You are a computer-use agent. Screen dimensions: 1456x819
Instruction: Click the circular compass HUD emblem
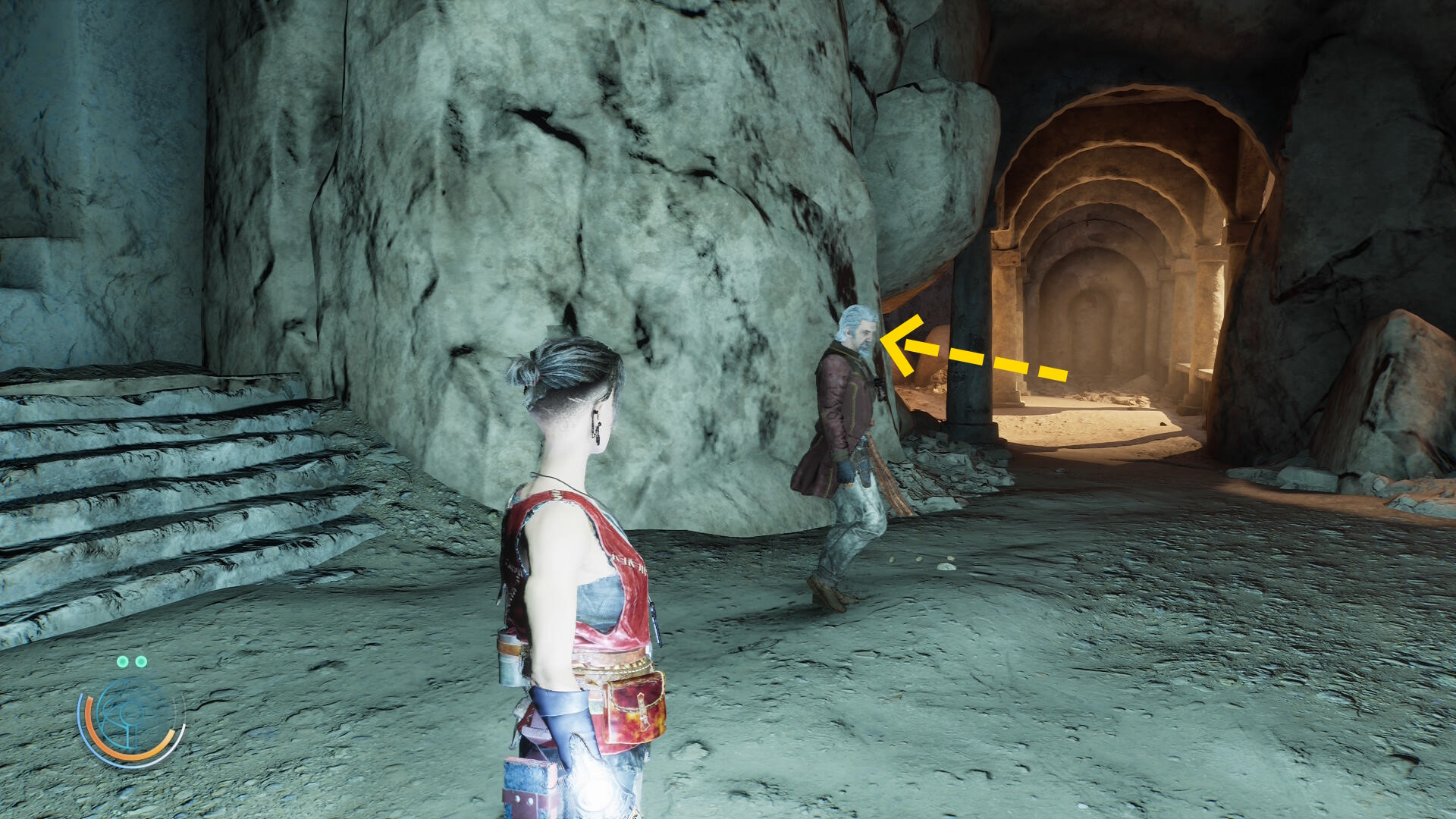point(131,717)
